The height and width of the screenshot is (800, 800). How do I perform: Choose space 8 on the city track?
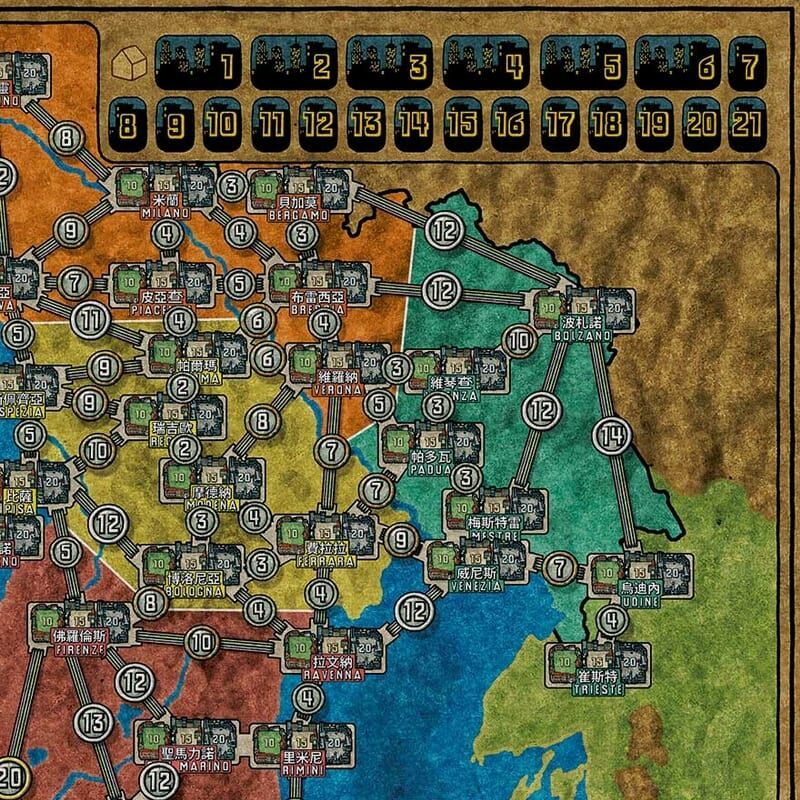(127, 123)
